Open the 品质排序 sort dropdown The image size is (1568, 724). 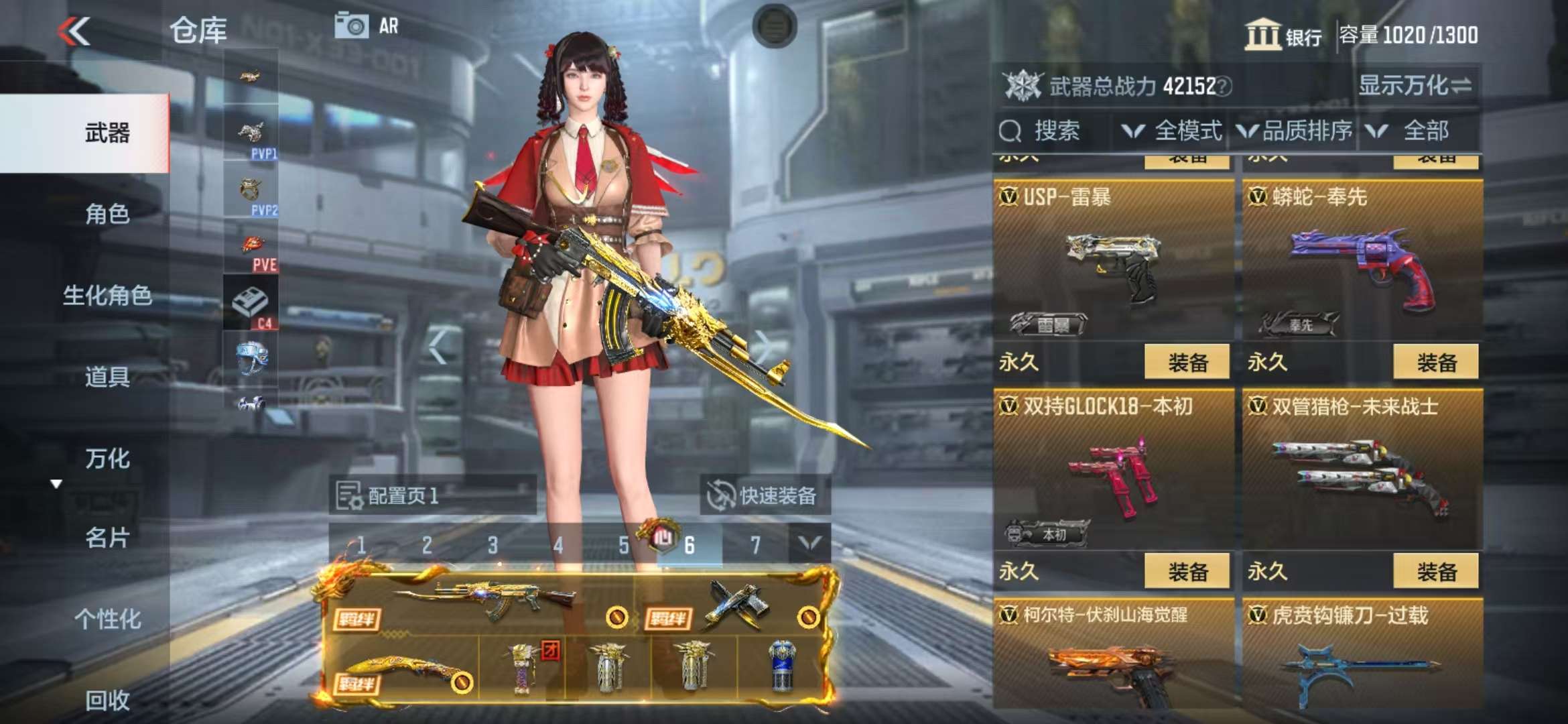click(1295, 131)
